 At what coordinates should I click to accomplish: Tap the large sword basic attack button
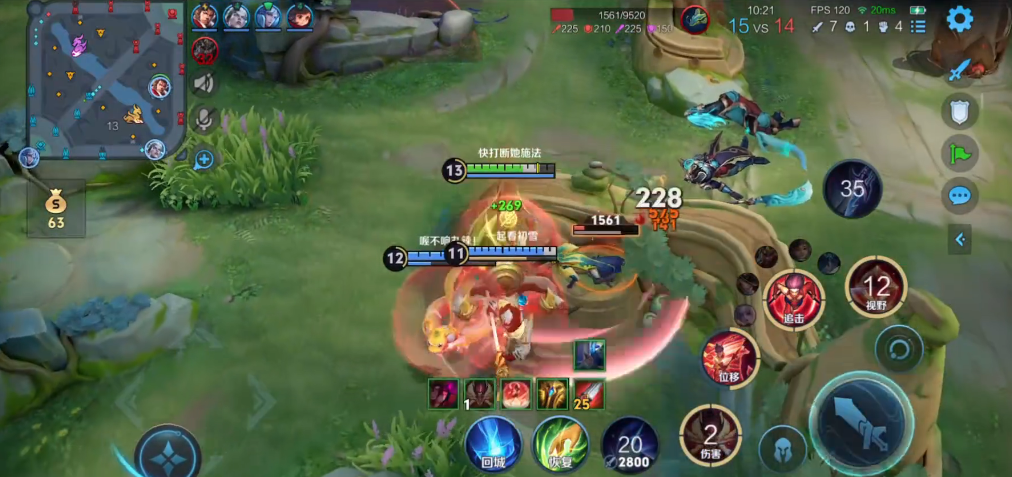pos(860,421)
